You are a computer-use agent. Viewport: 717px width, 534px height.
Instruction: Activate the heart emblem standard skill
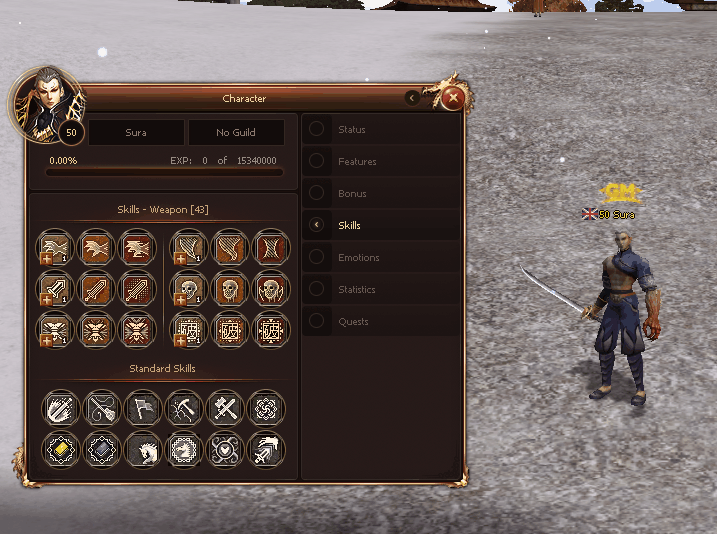(224, 449)
